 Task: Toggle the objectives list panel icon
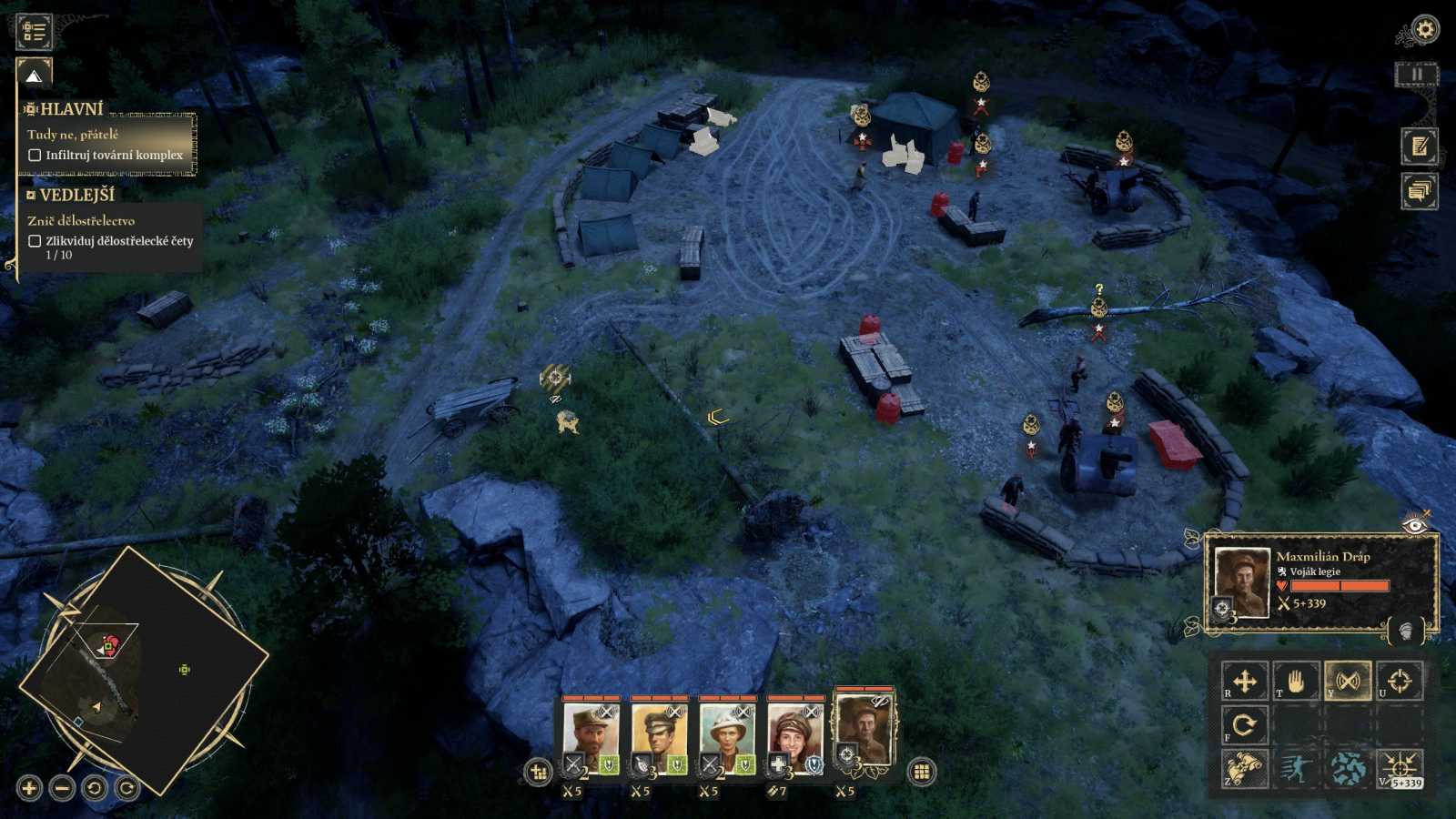point(34,32)
